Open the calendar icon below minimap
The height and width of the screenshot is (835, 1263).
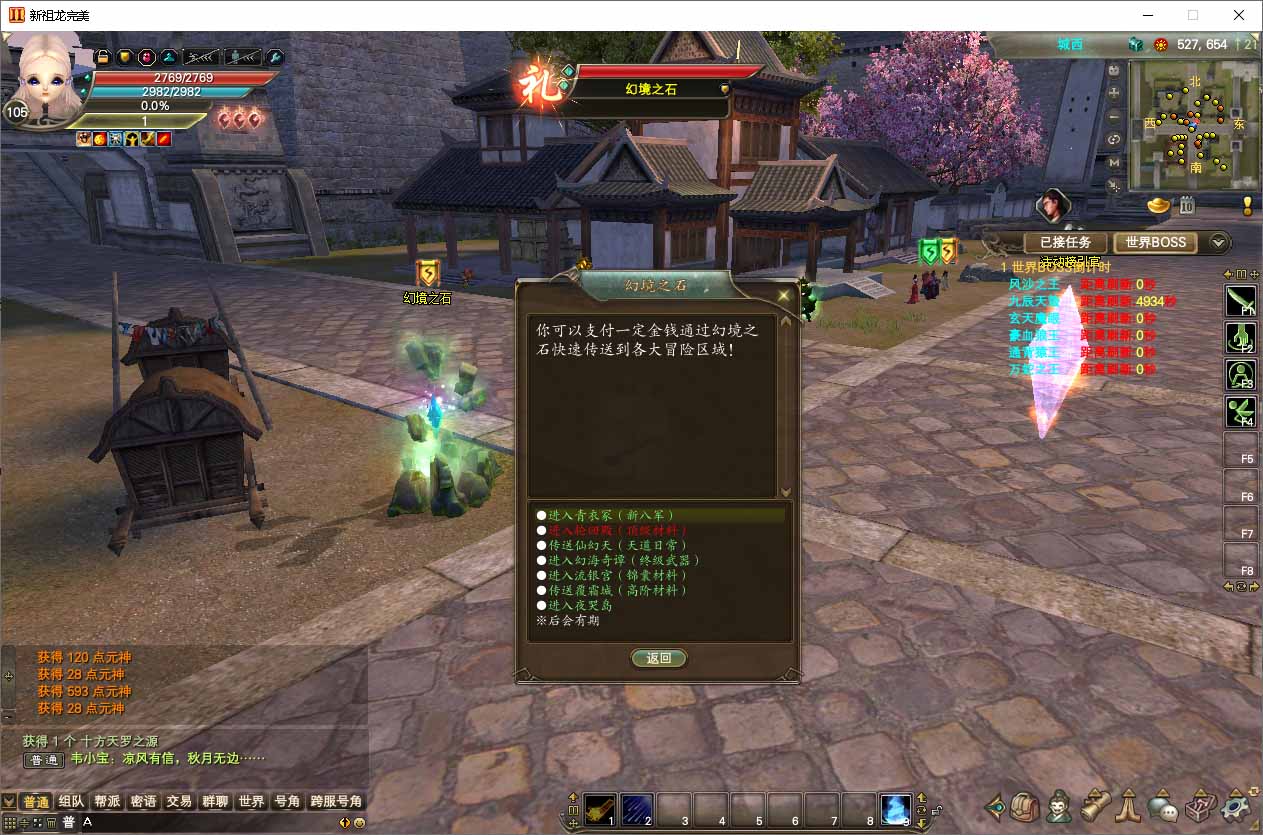(x=1187, y=206)
